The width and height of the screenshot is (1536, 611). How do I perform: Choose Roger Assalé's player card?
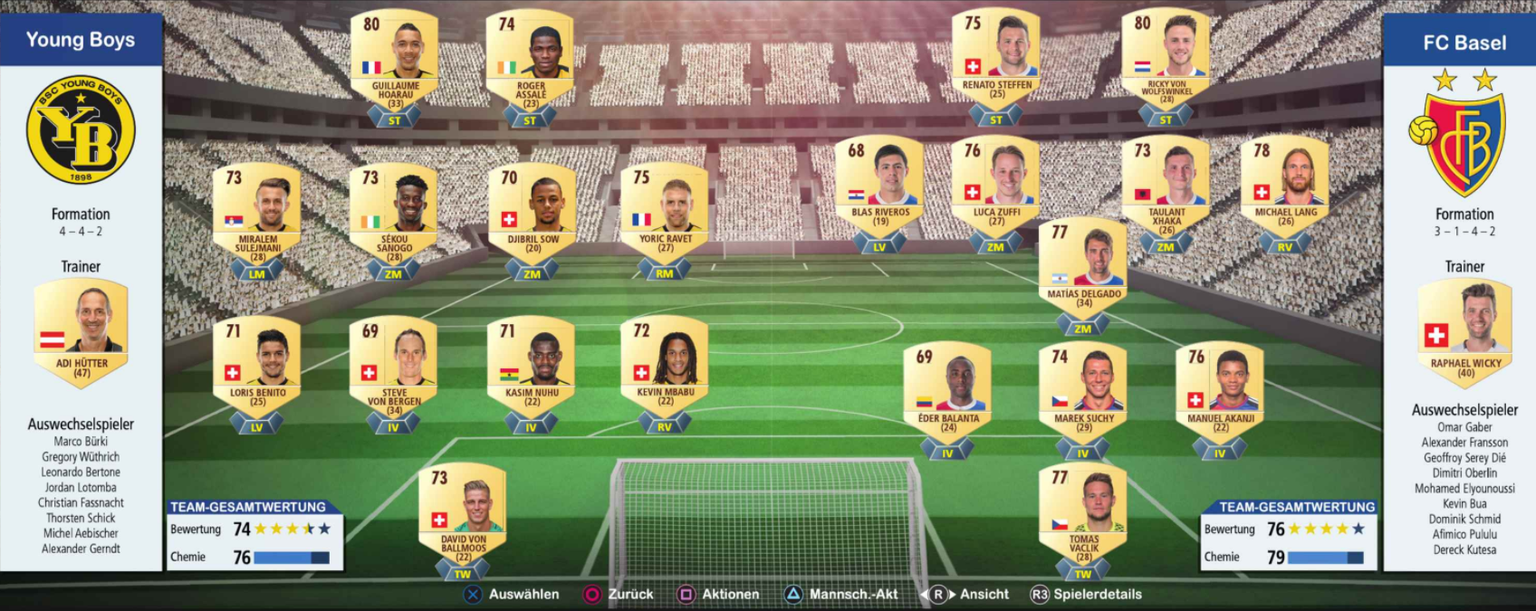[530, 62]
